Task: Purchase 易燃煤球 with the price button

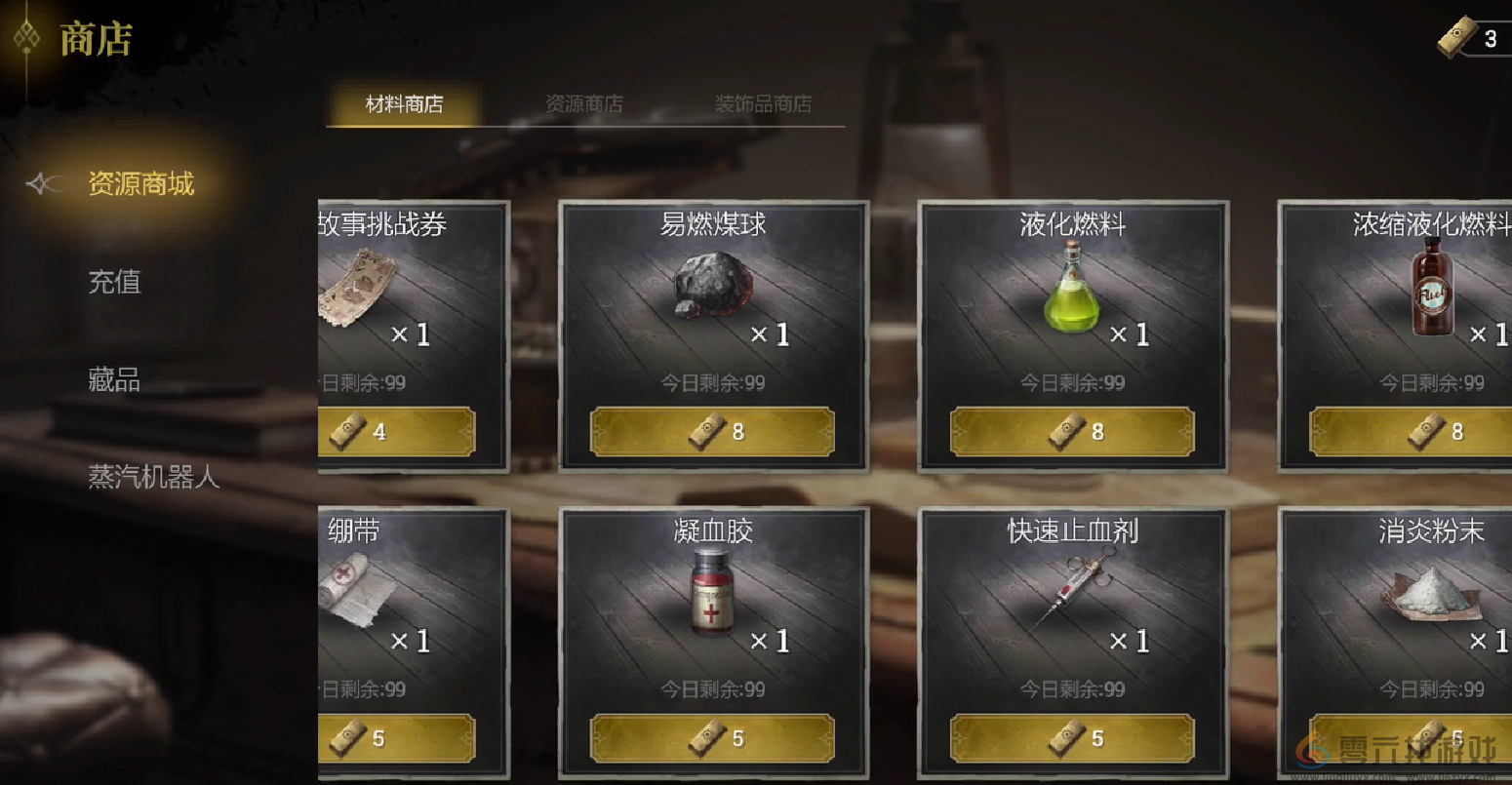Action: (713, 431)
